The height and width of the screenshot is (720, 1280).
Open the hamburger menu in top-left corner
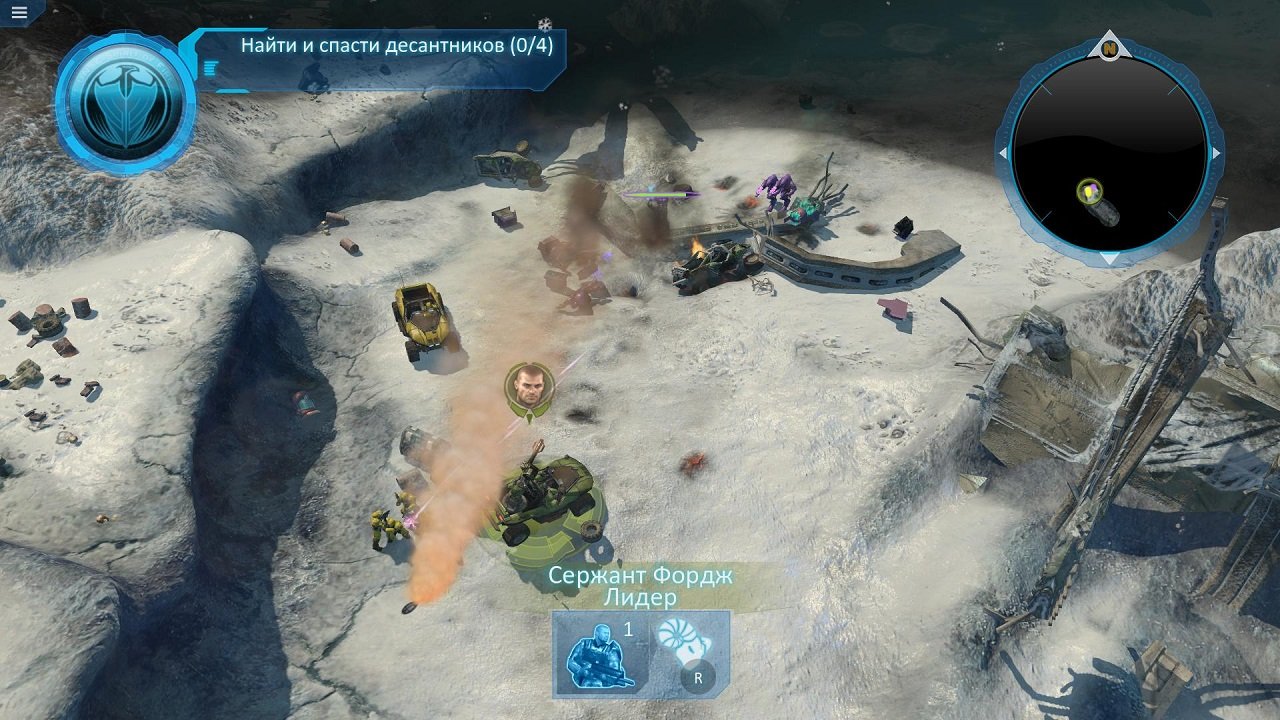pyautogui.click(x=18, y=14)
